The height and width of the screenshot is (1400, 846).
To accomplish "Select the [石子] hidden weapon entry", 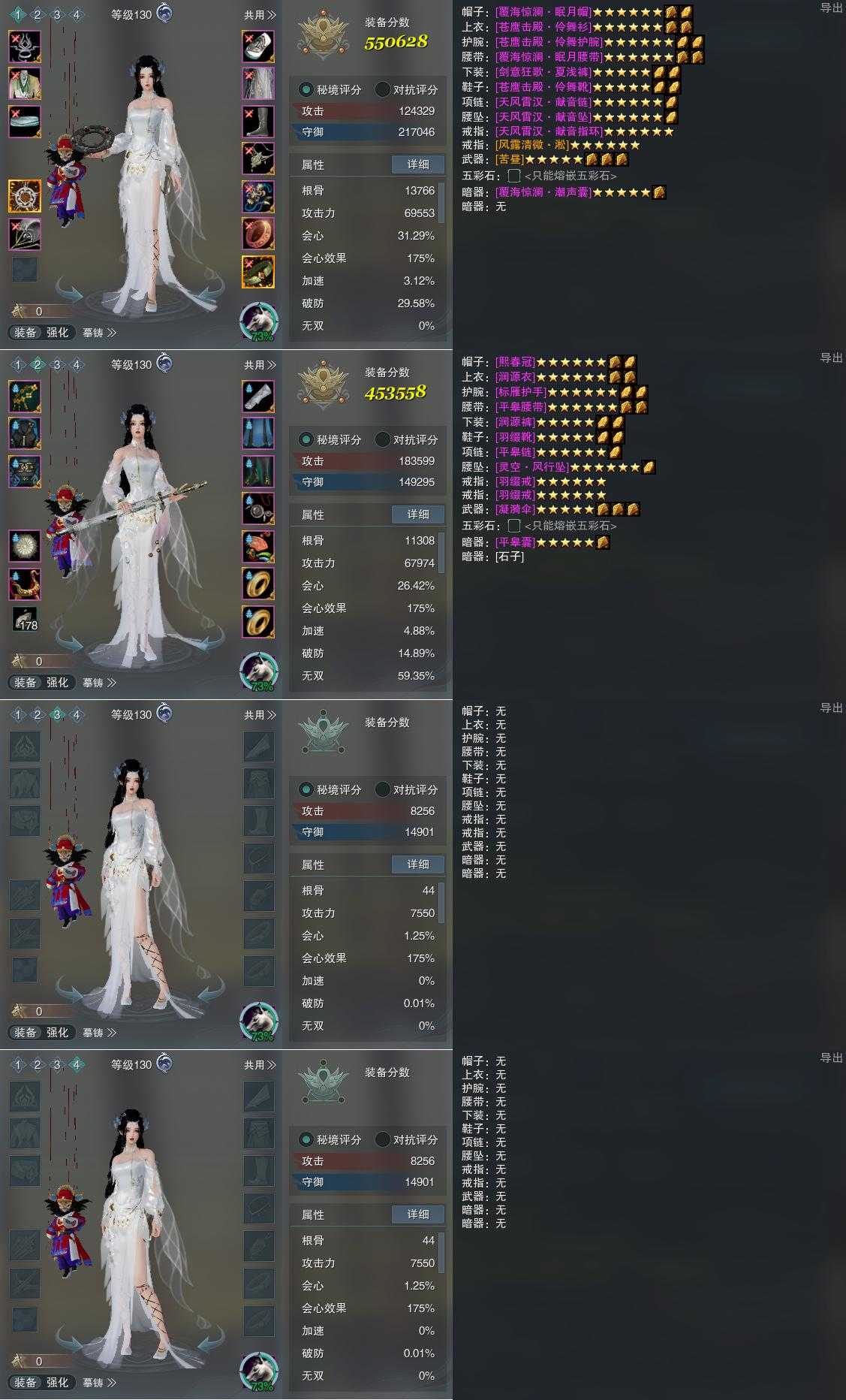I will click(510, 557).
